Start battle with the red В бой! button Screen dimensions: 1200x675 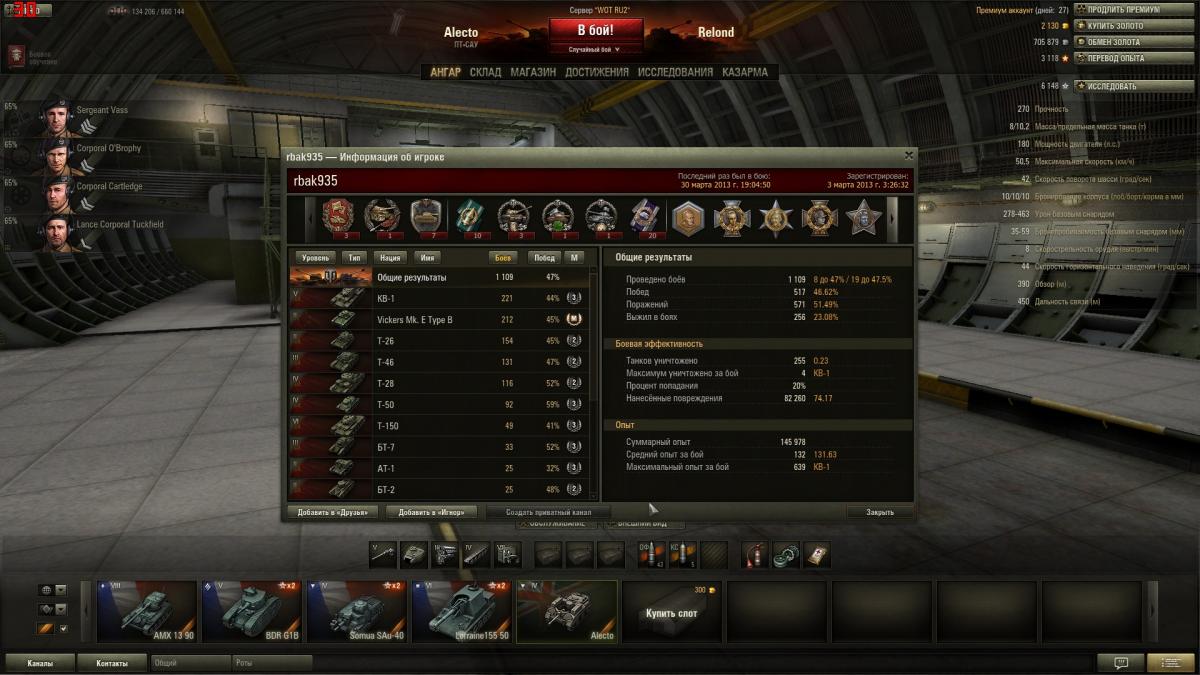(x=595, y=30)
